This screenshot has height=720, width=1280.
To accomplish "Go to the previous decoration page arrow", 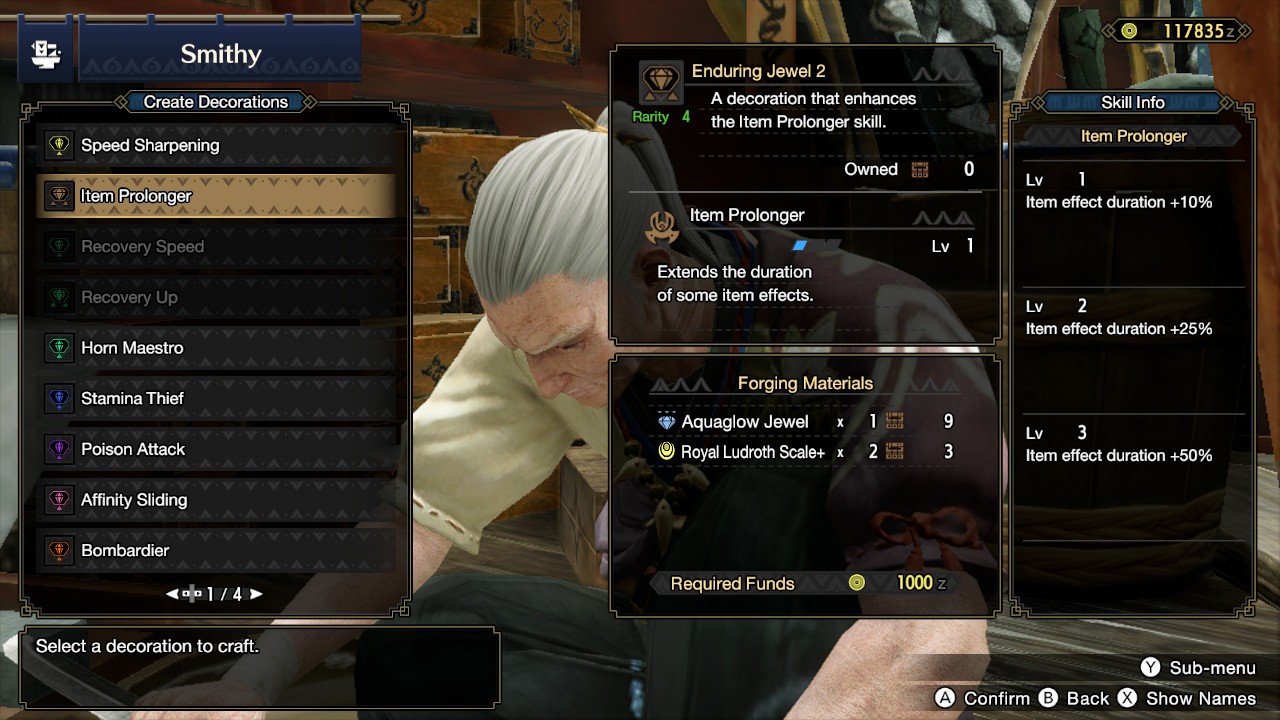I will click(173, 594).
